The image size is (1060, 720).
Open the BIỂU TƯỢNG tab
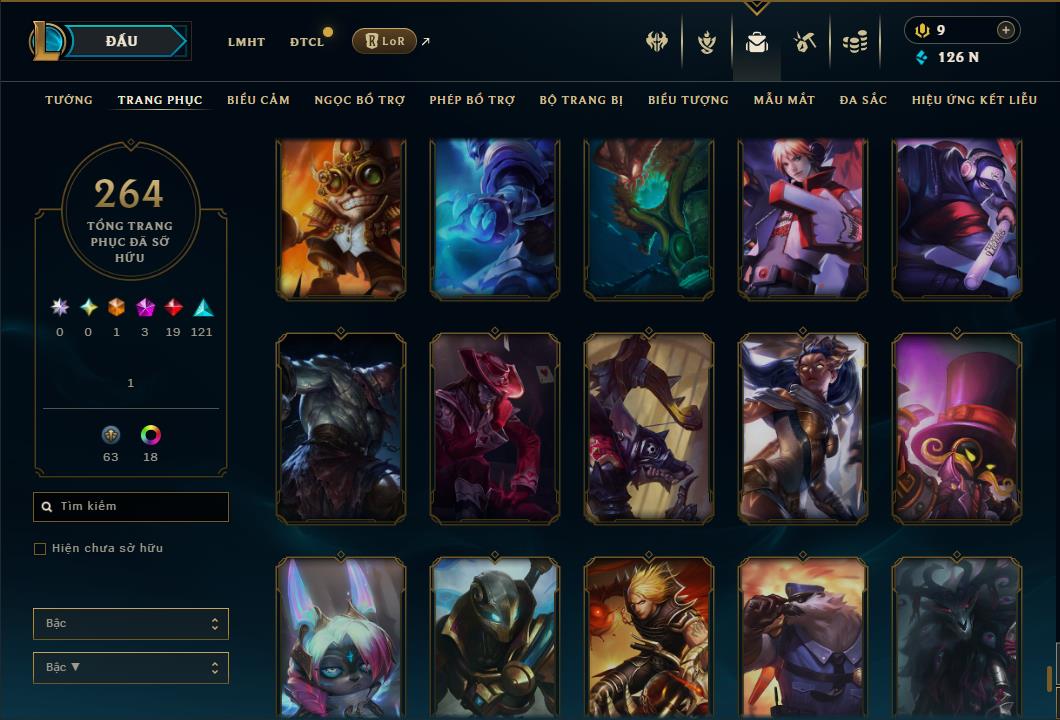click(x=688, y=100)
